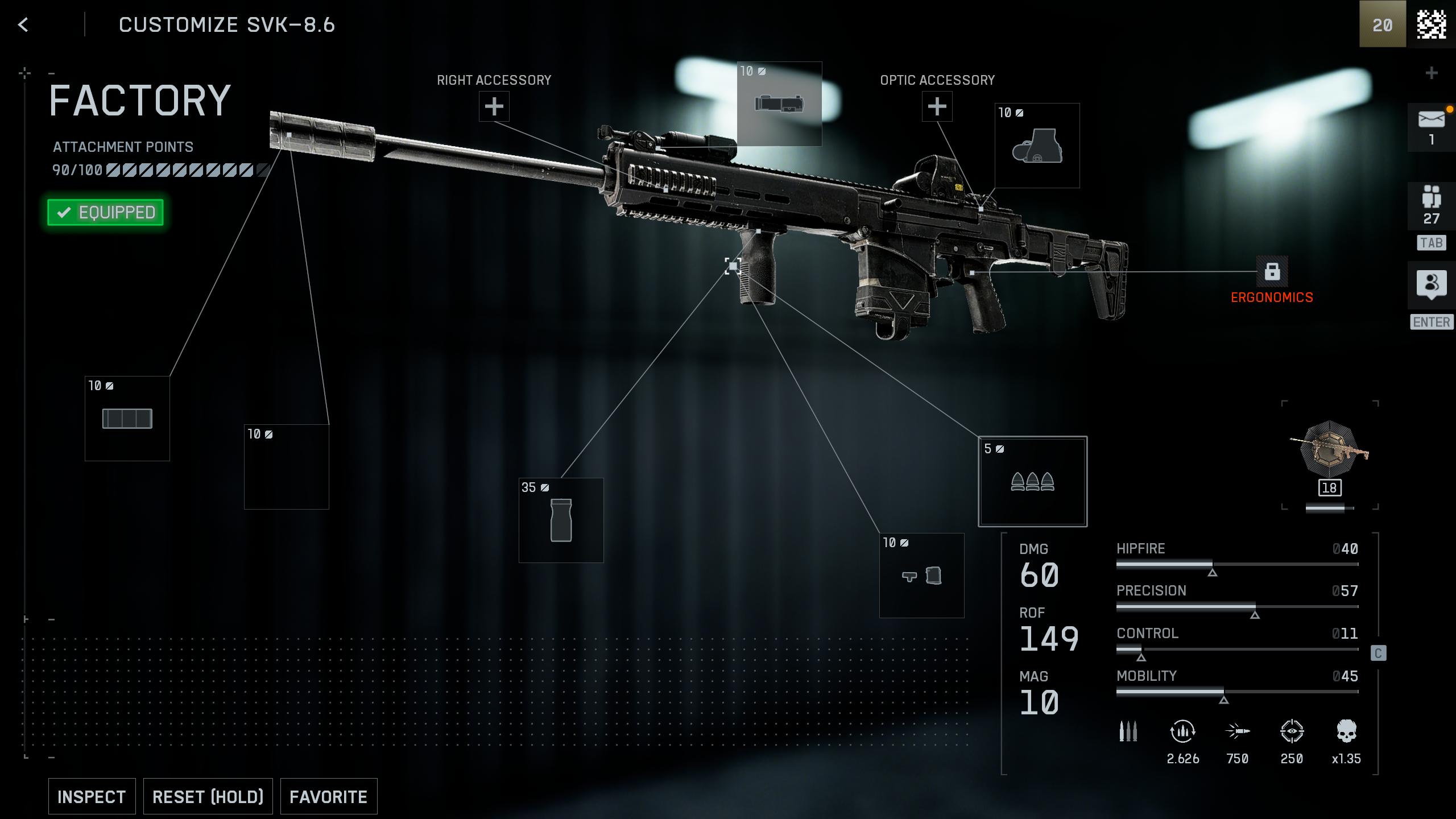Open the ammunition type slot

pyautogui.click(x=1032, y=481)
